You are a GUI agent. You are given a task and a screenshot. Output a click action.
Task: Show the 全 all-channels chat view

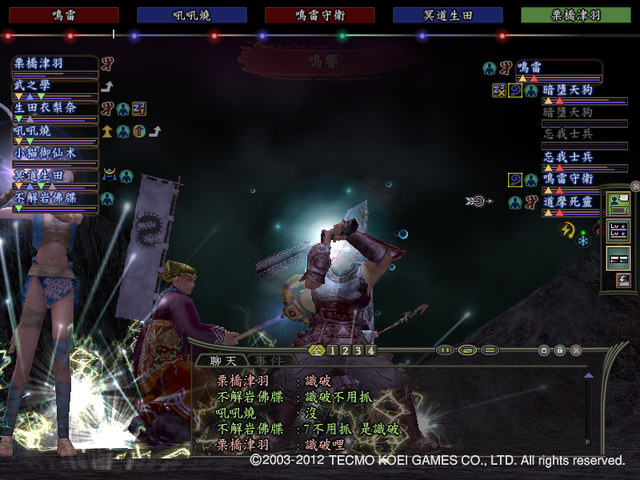coord(317,350)
